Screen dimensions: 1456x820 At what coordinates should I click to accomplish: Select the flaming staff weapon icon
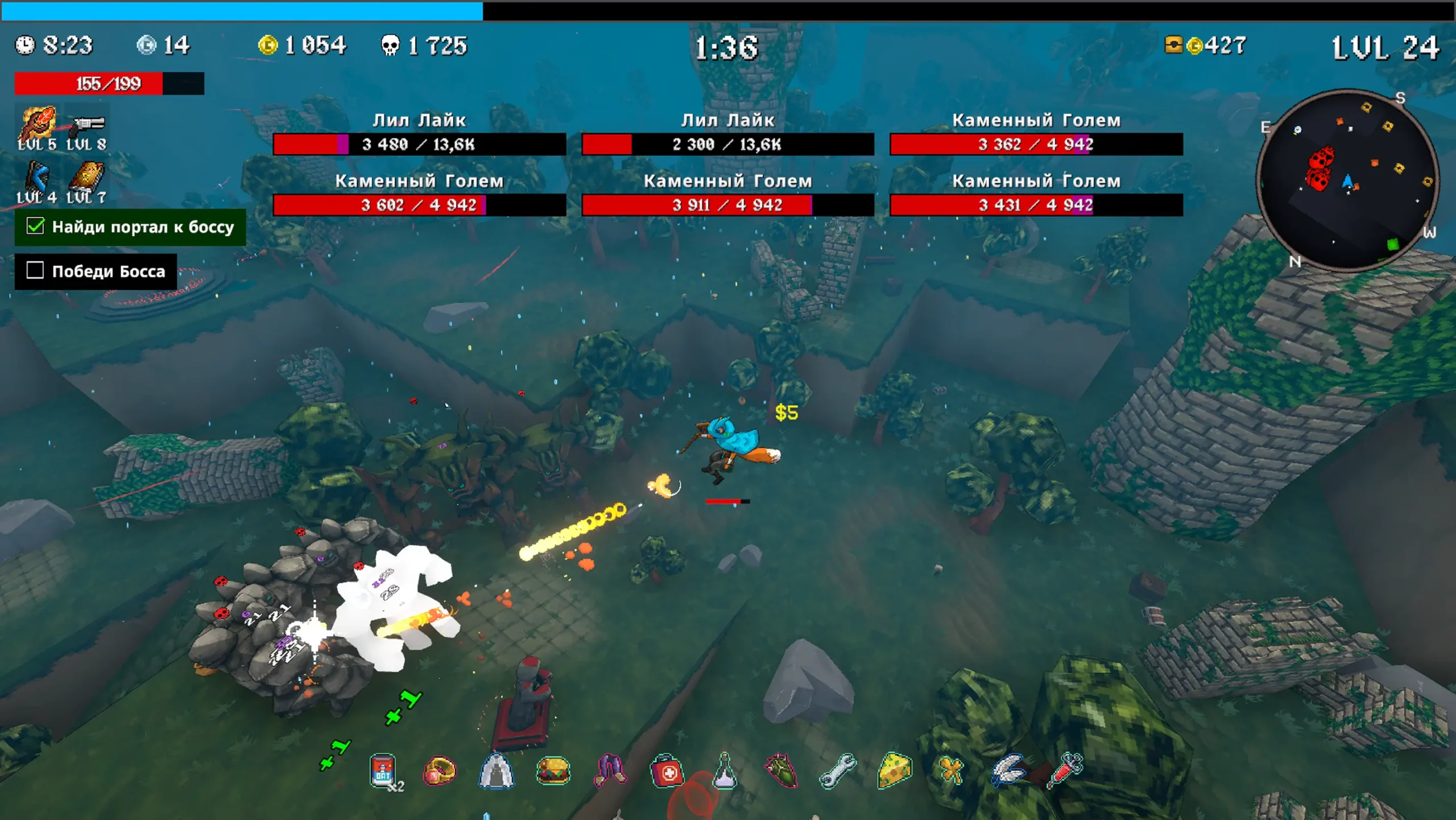tap(38, 122)
